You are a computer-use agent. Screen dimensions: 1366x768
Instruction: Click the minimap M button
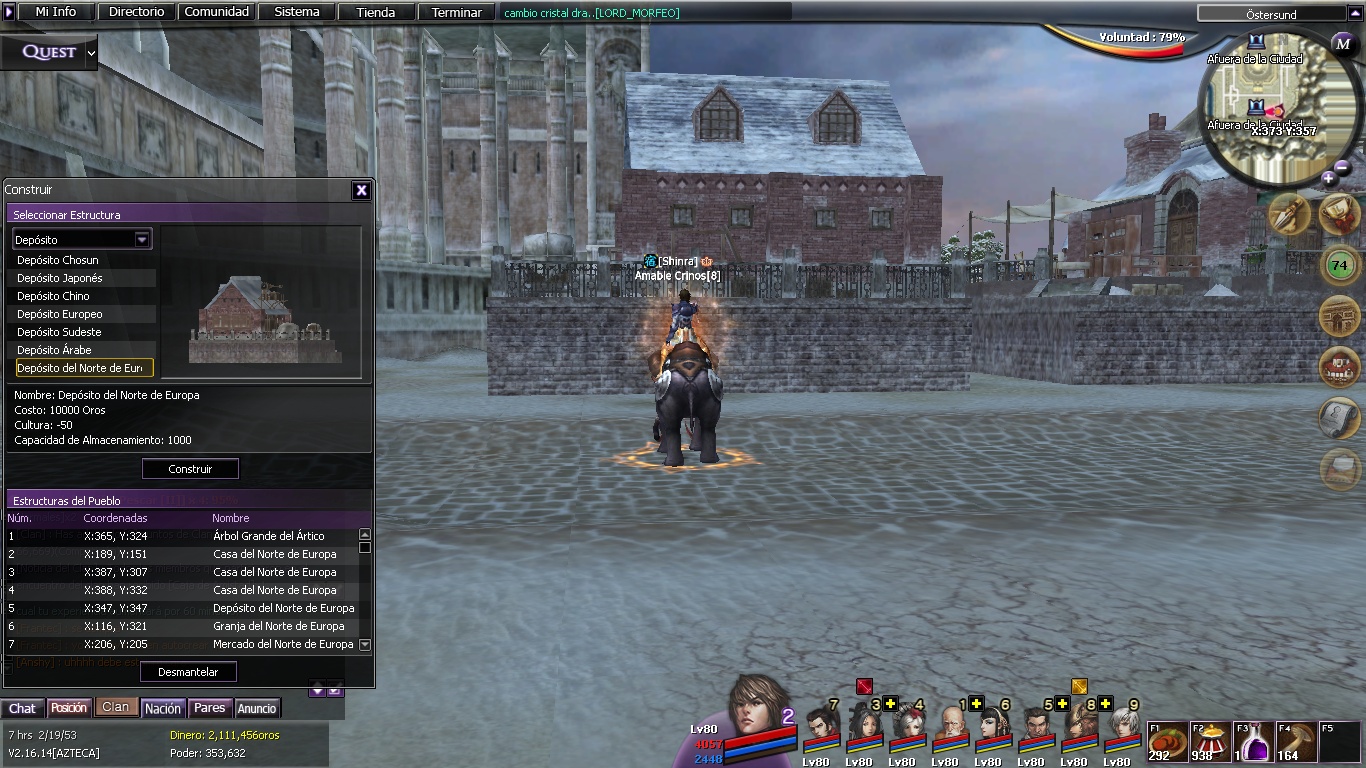click(1343, 44)
